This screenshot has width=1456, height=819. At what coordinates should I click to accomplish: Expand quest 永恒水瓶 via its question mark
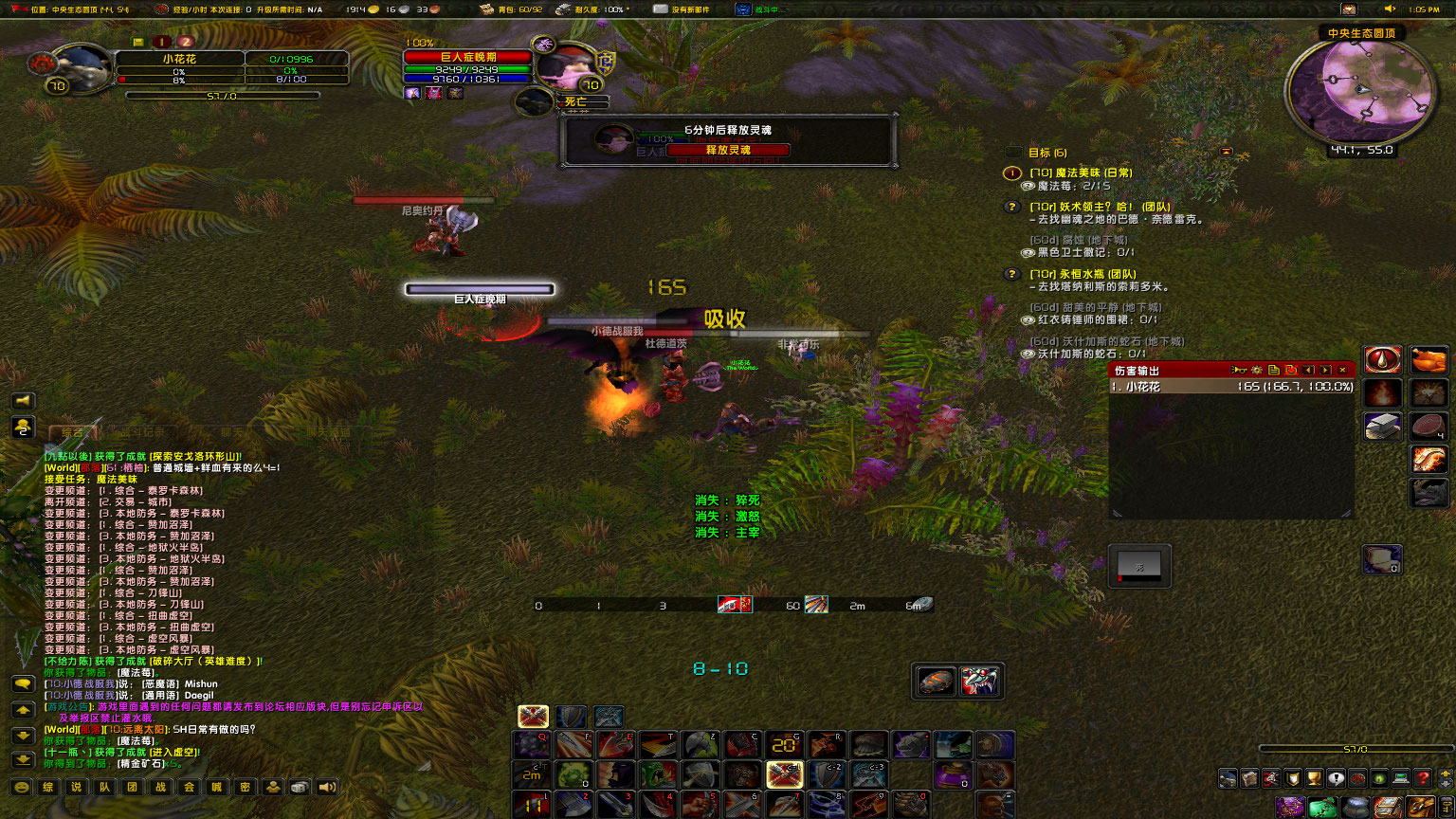coord(1013,273)
